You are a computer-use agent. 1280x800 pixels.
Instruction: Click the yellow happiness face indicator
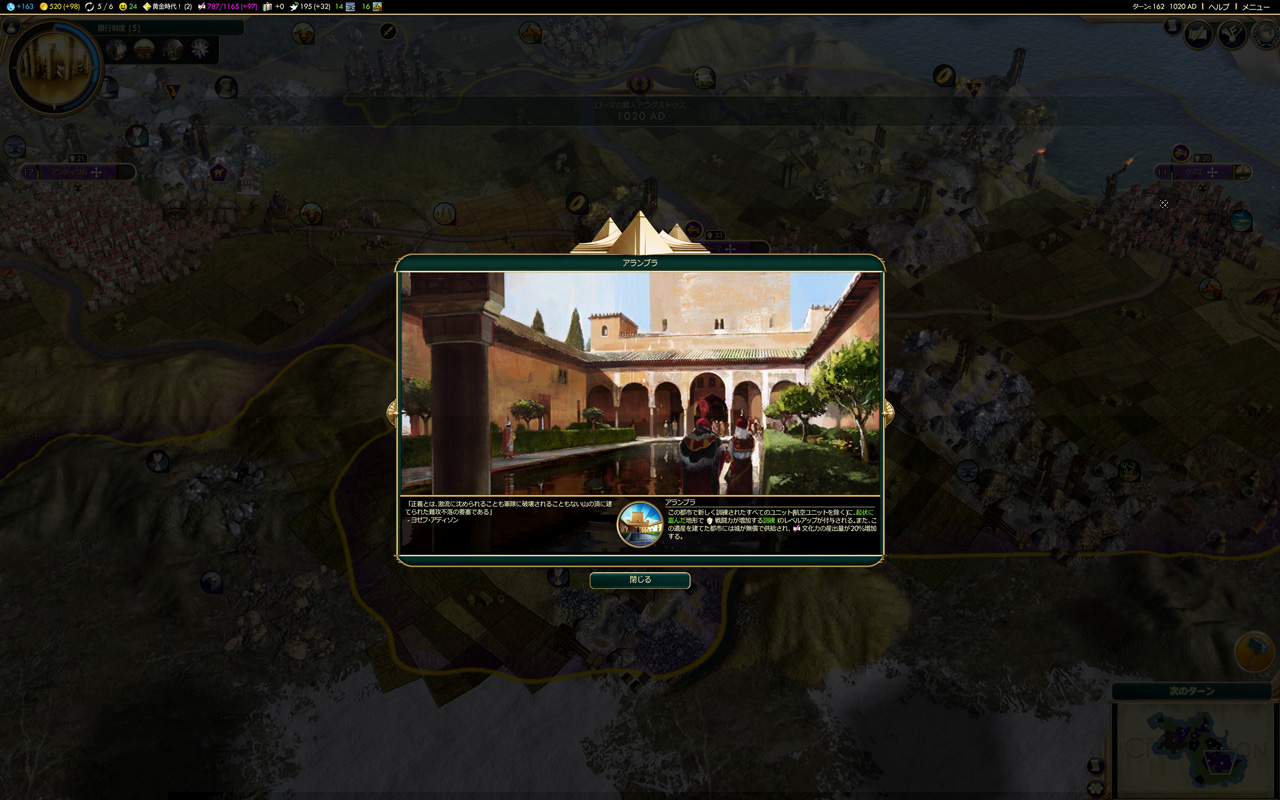tap(127, 6)
